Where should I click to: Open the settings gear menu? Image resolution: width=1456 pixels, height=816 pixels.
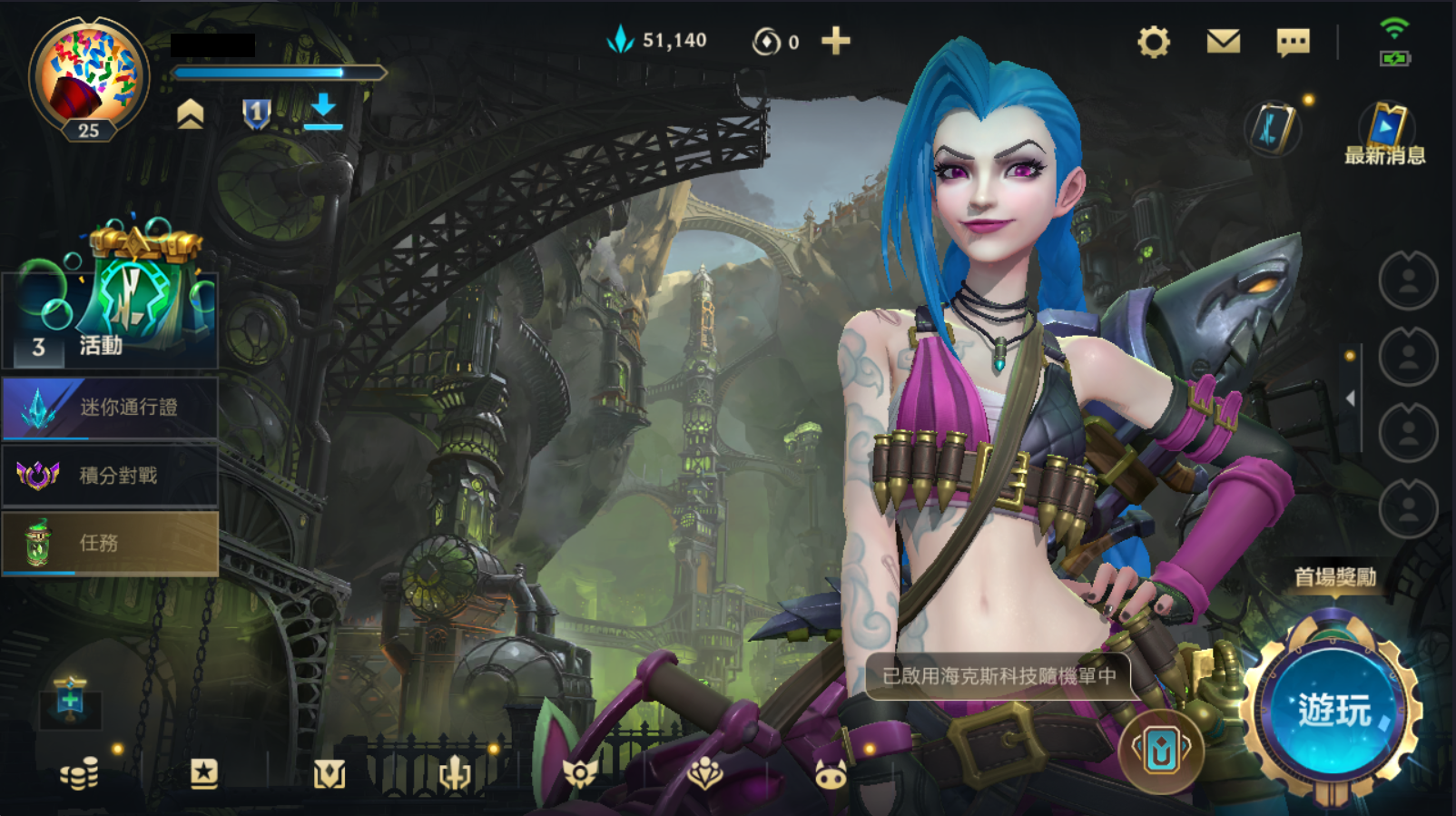coord(1154,42)
